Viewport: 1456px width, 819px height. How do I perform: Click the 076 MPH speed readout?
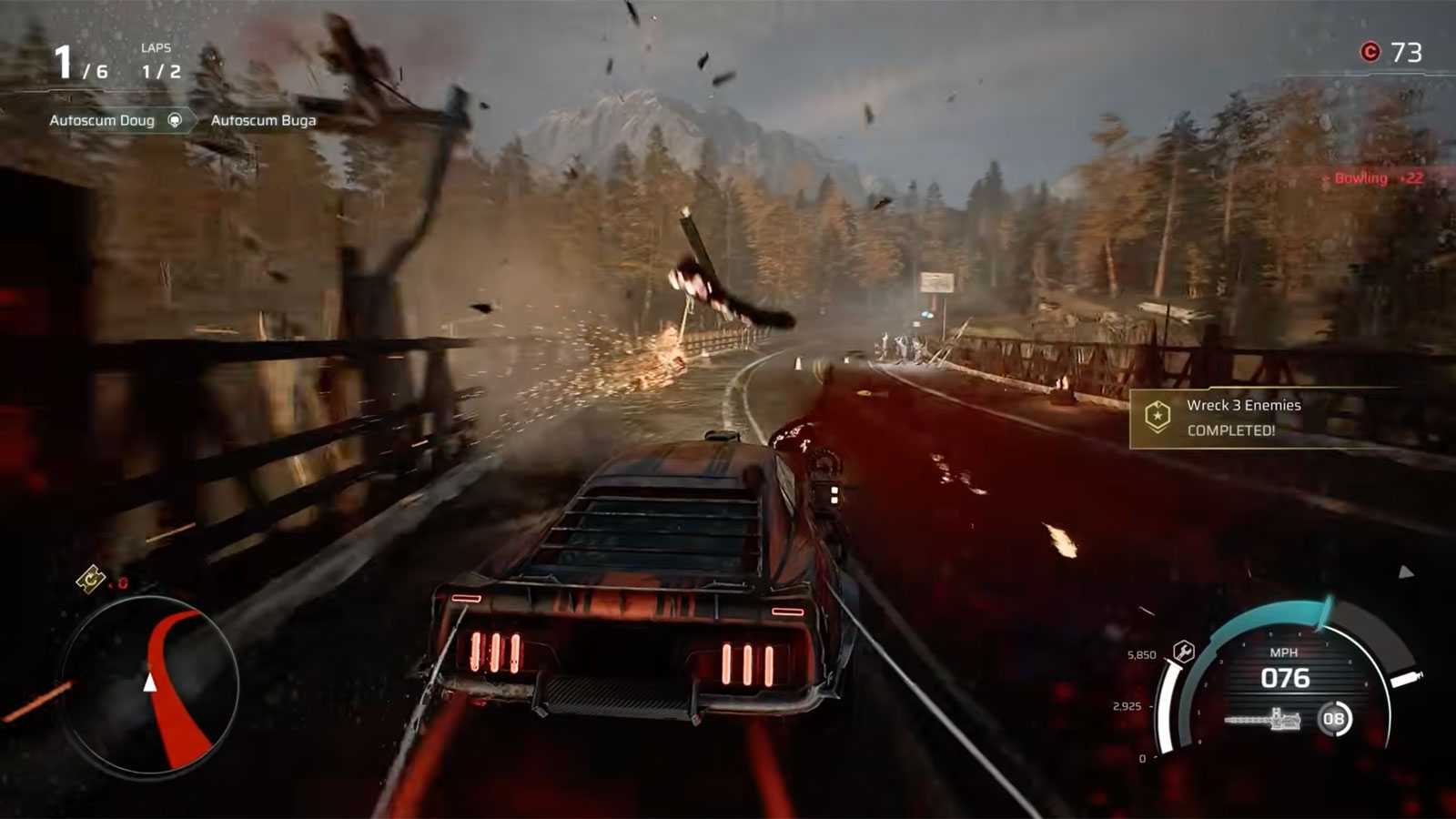pos(1289,679)
